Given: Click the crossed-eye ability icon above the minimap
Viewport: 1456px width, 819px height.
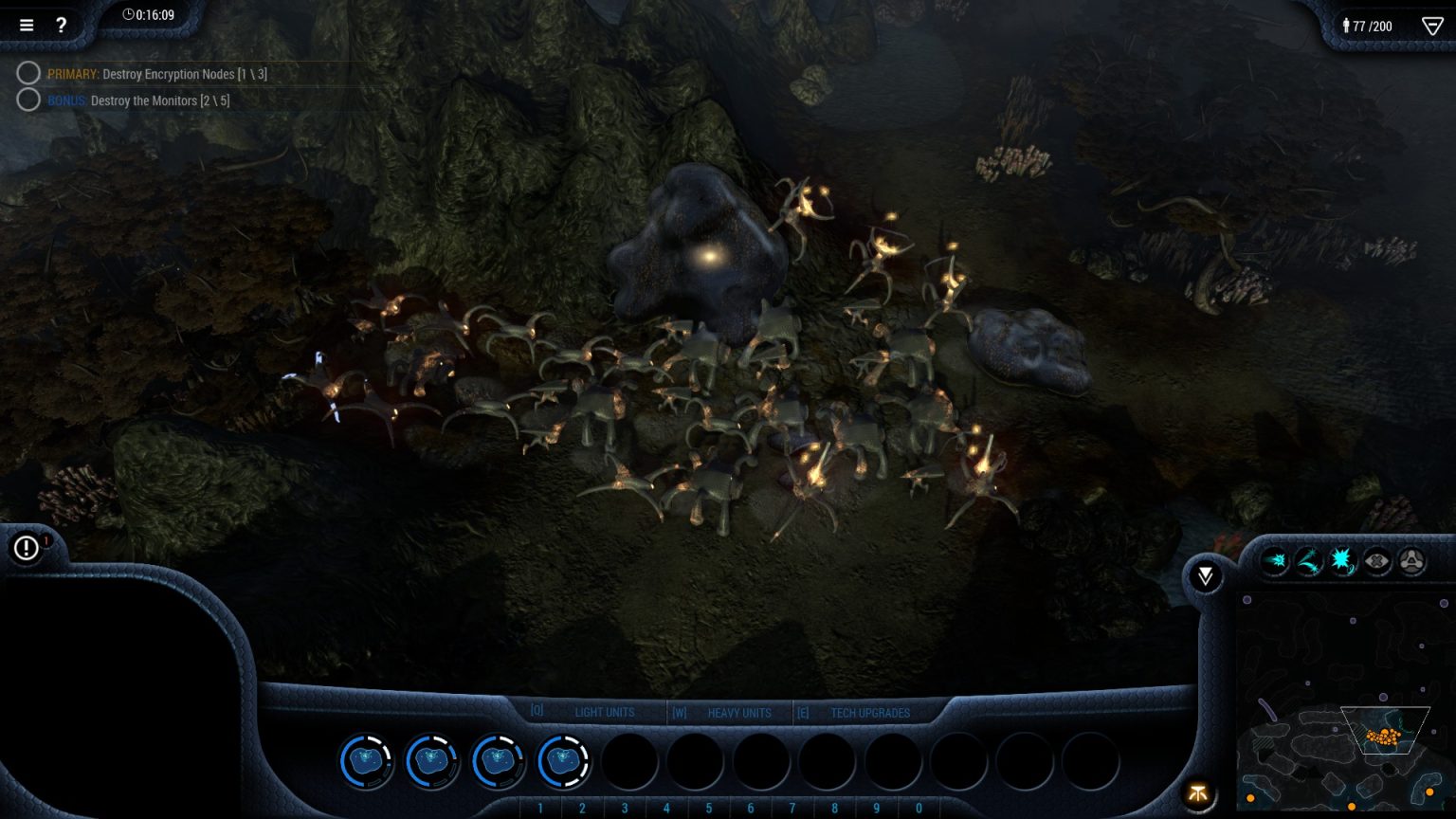Looking at the screenshot, I should click(1377, 561).
